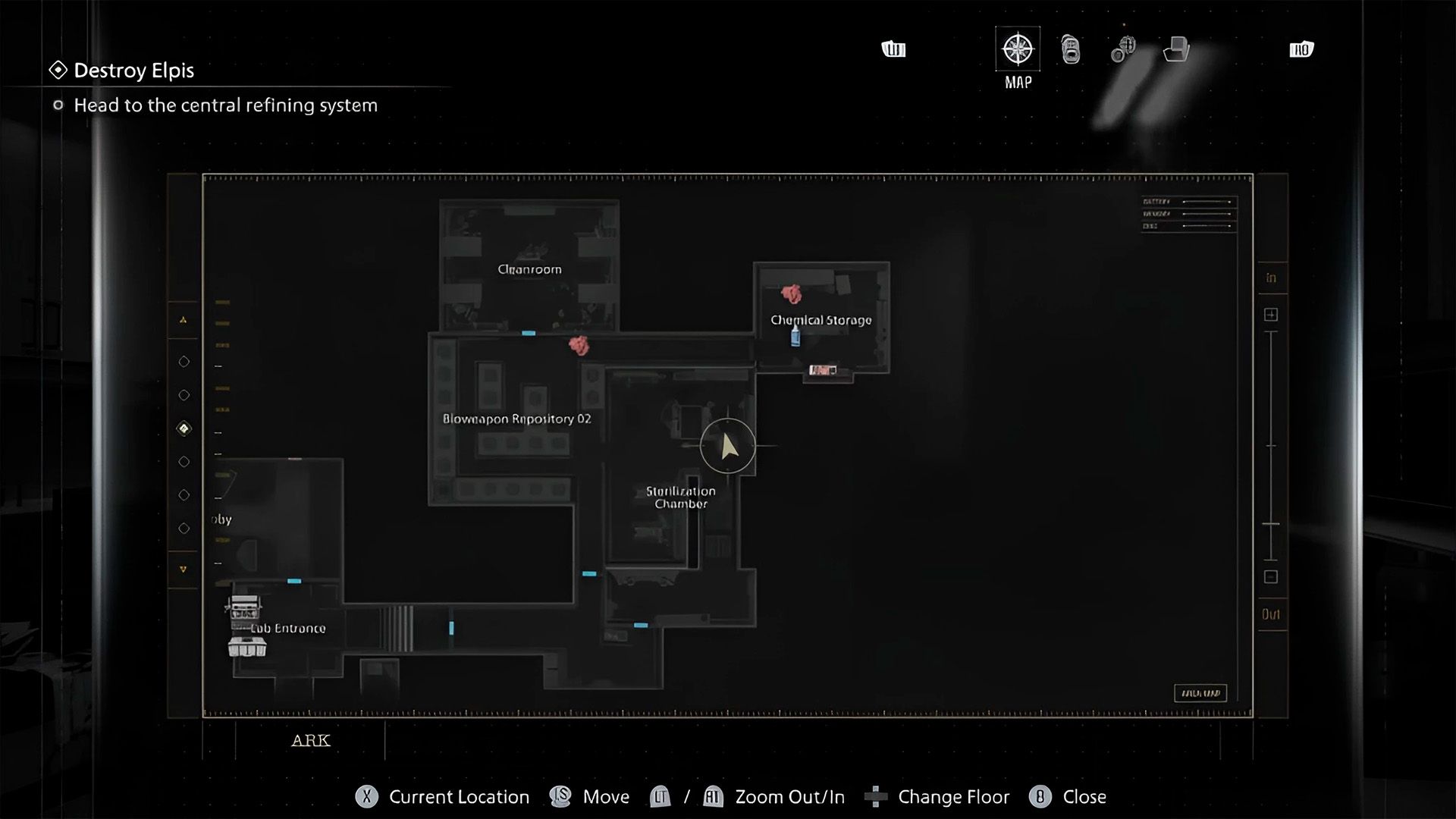Image resolution: width=1456 pixels, height=819 pixels.
Task: Select the item box icon at Lab Entrance
Action: [x=247, y=647]
